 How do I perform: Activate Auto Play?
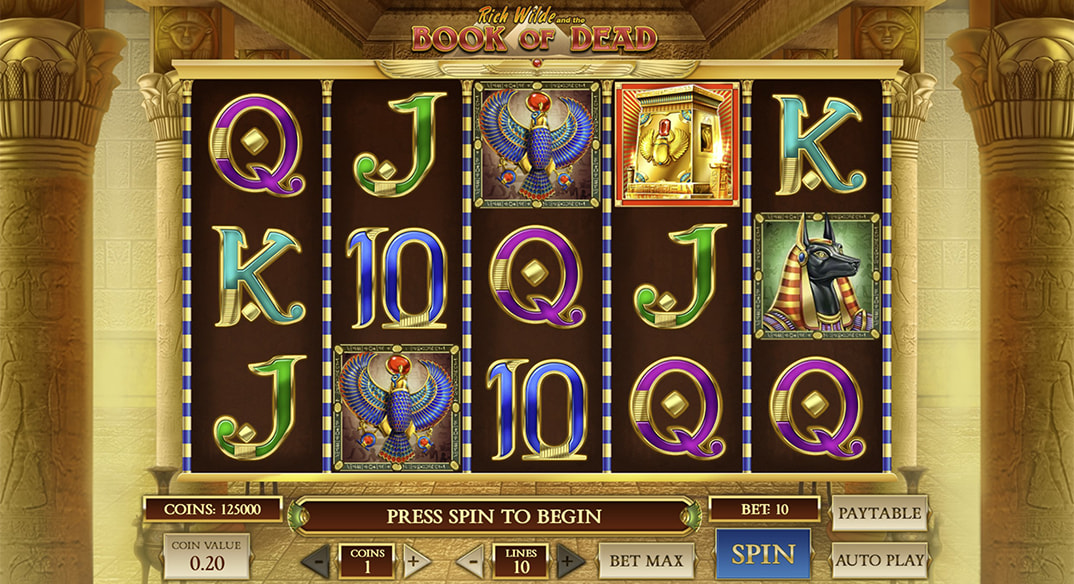pyautogui.click(x=879, y=559)
